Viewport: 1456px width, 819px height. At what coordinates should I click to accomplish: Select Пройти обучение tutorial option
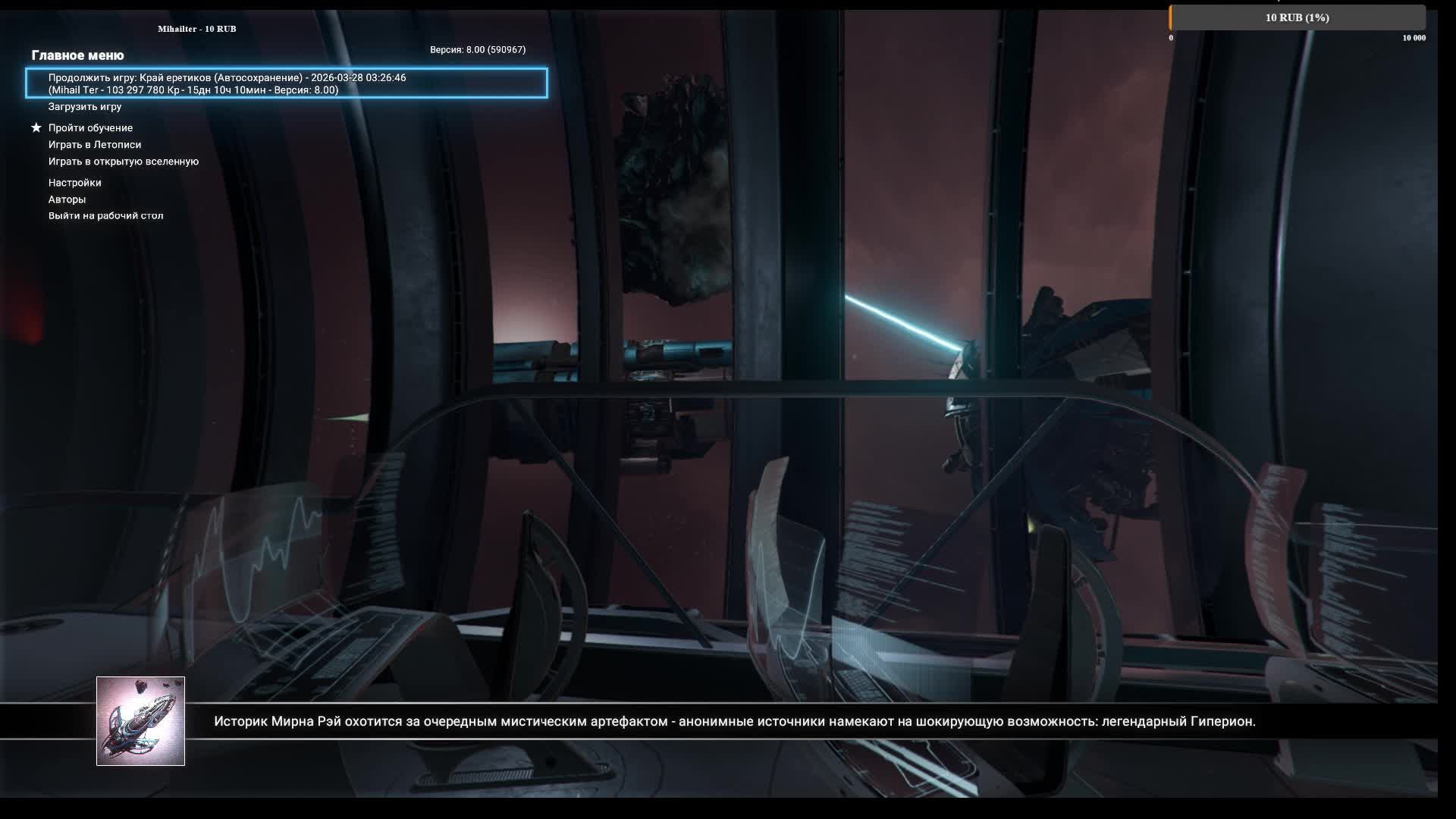pyautogui.click(x=90, y=128)
